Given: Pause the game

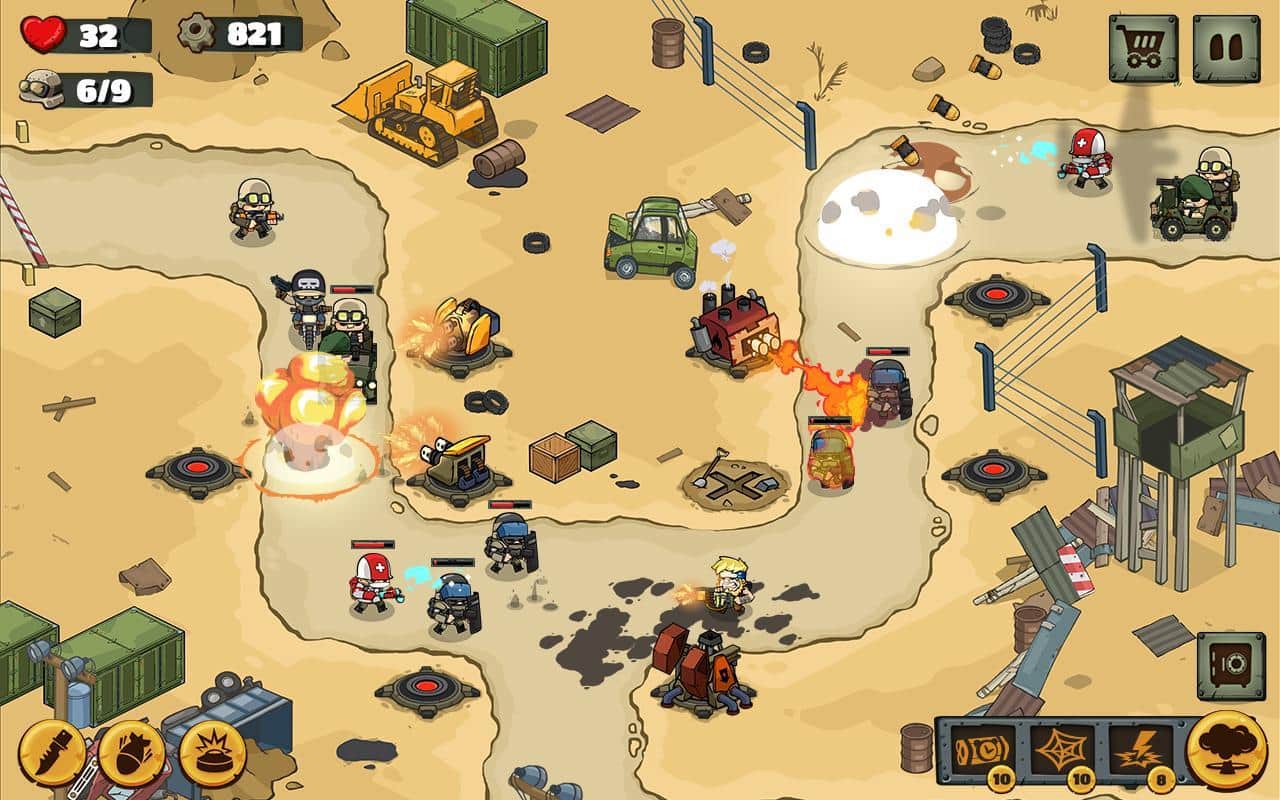Looking at the screenshot, I should 1226,48.
